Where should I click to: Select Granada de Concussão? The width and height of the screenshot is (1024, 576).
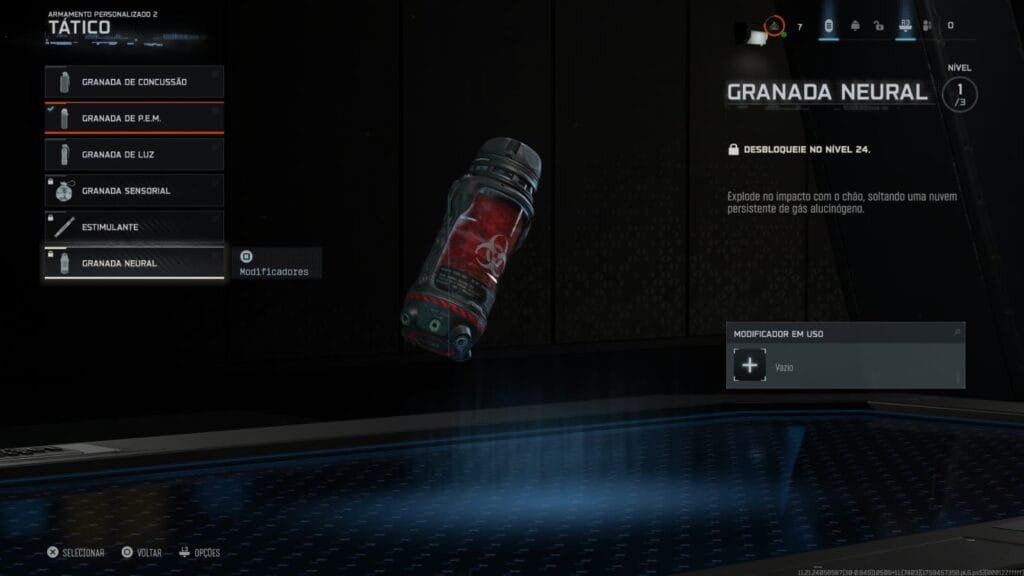tap(134, 82)
